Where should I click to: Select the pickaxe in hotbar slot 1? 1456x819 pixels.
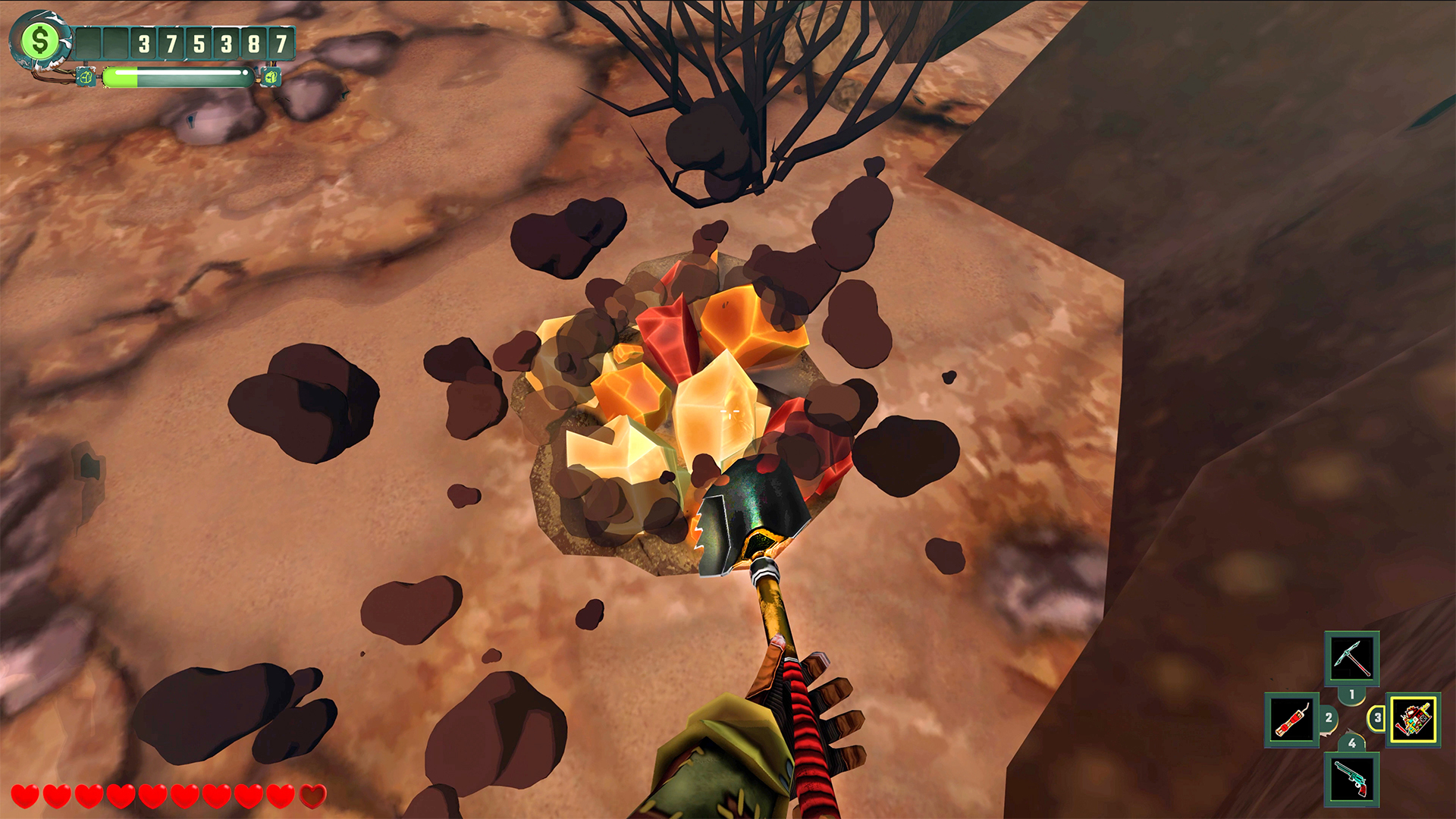click(x=1352, y=659)
